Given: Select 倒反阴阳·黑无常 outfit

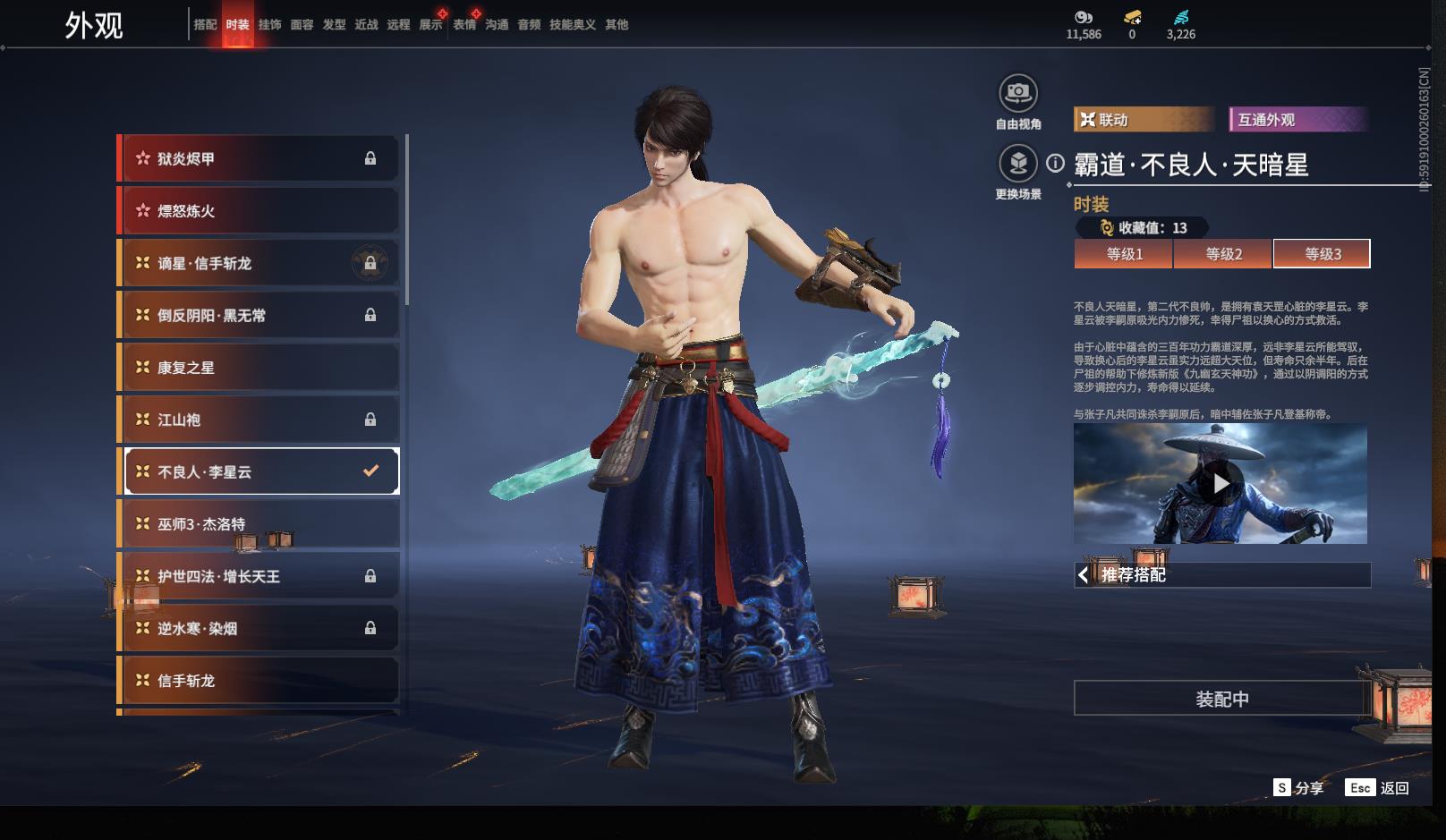Looking at the screenshot, I should (x=259, y=316).
